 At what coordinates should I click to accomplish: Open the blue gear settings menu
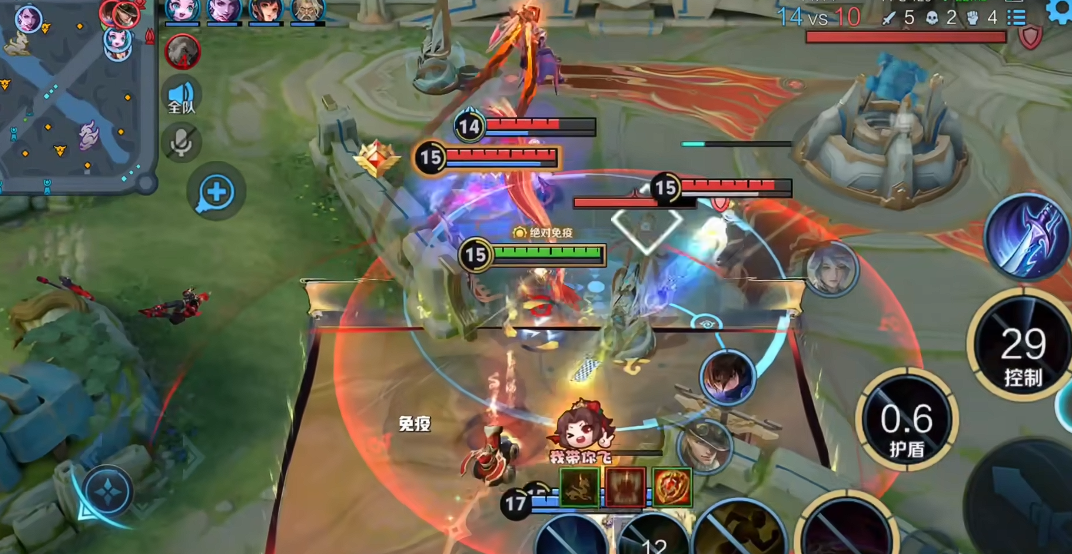[1059, 10]
